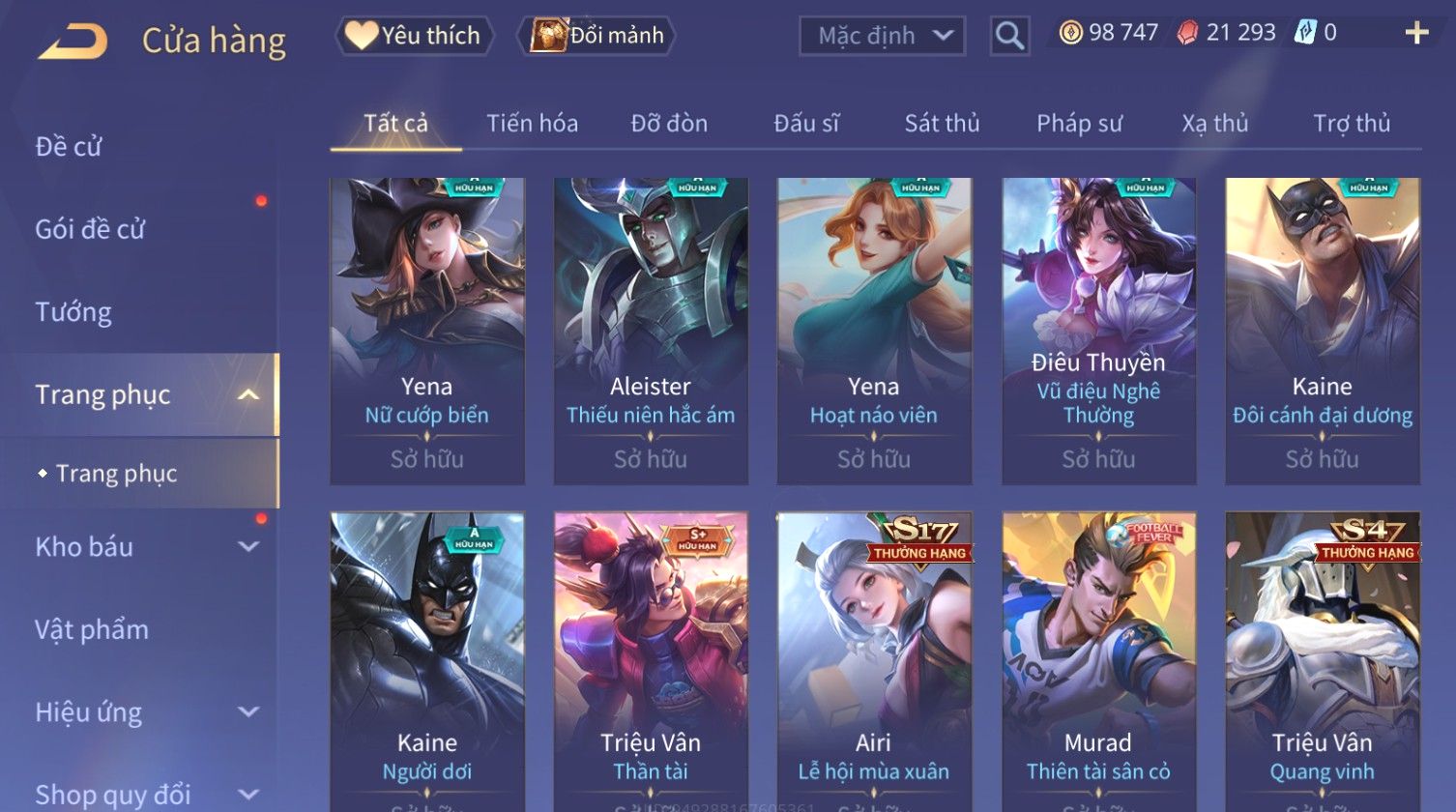This screenshot has width=1456, height=812.
Task: Open the Đề cử menu entry
Action: 69,147
